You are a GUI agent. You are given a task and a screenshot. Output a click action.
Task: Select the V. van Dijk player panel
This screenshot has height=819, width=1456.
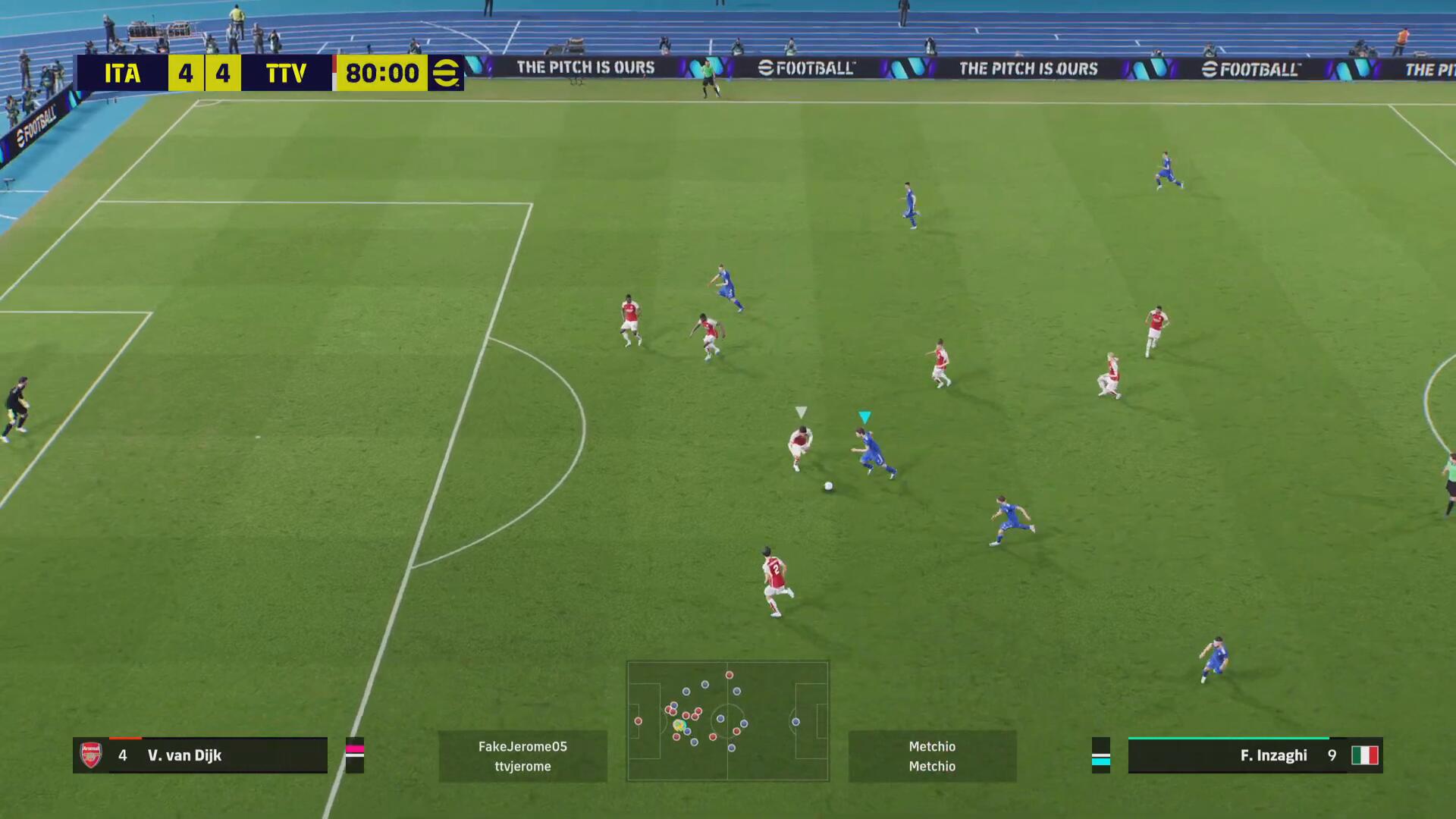[200, 755]
